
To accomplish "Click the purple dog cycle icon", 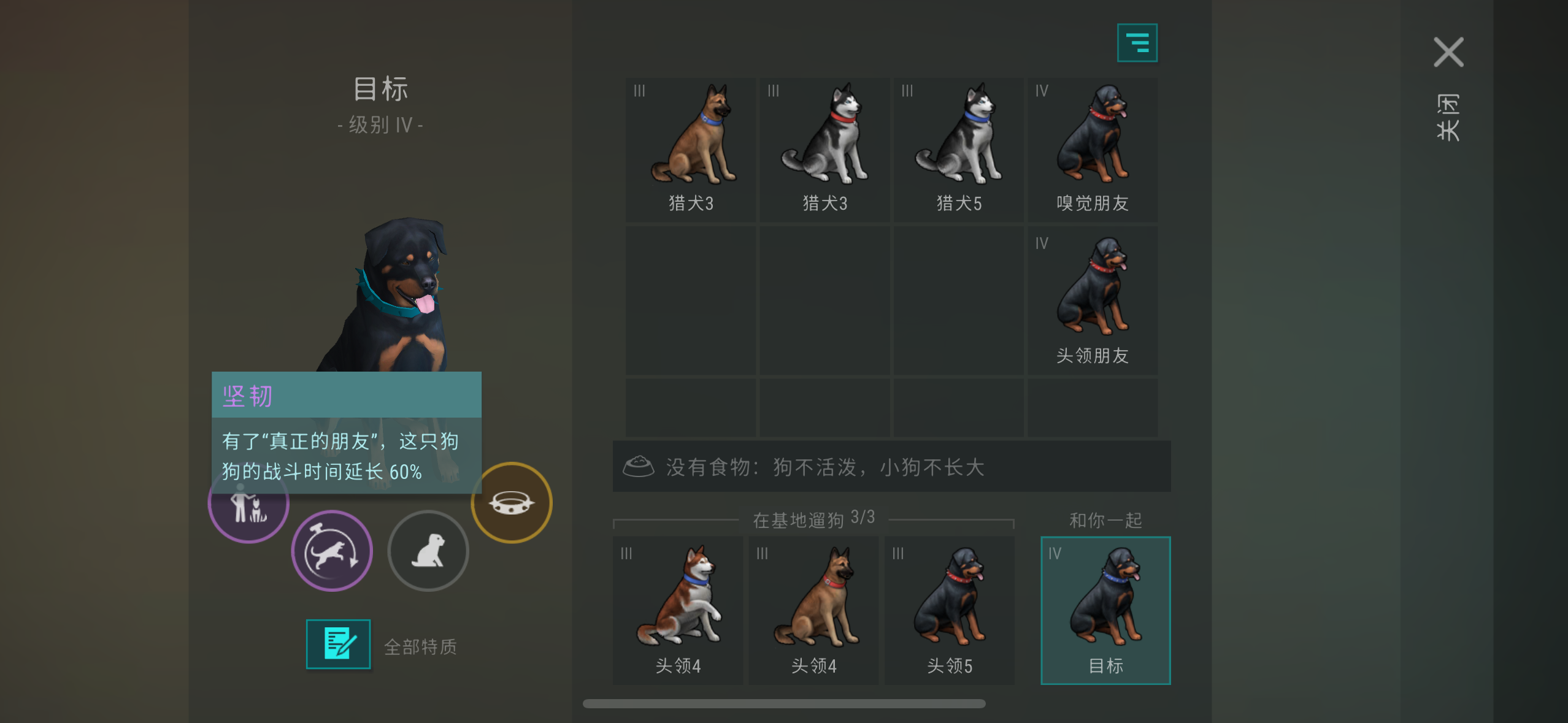I will coord(332,551).
